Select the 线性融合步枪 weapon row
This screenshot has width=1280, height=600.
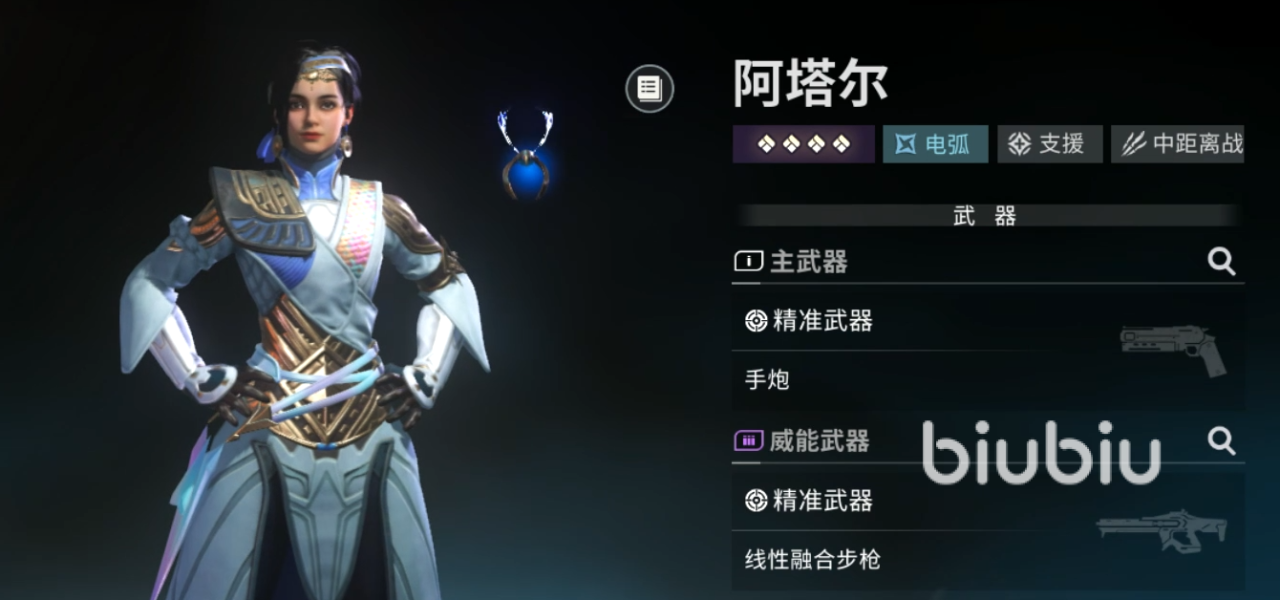click(x=985, y=559)
